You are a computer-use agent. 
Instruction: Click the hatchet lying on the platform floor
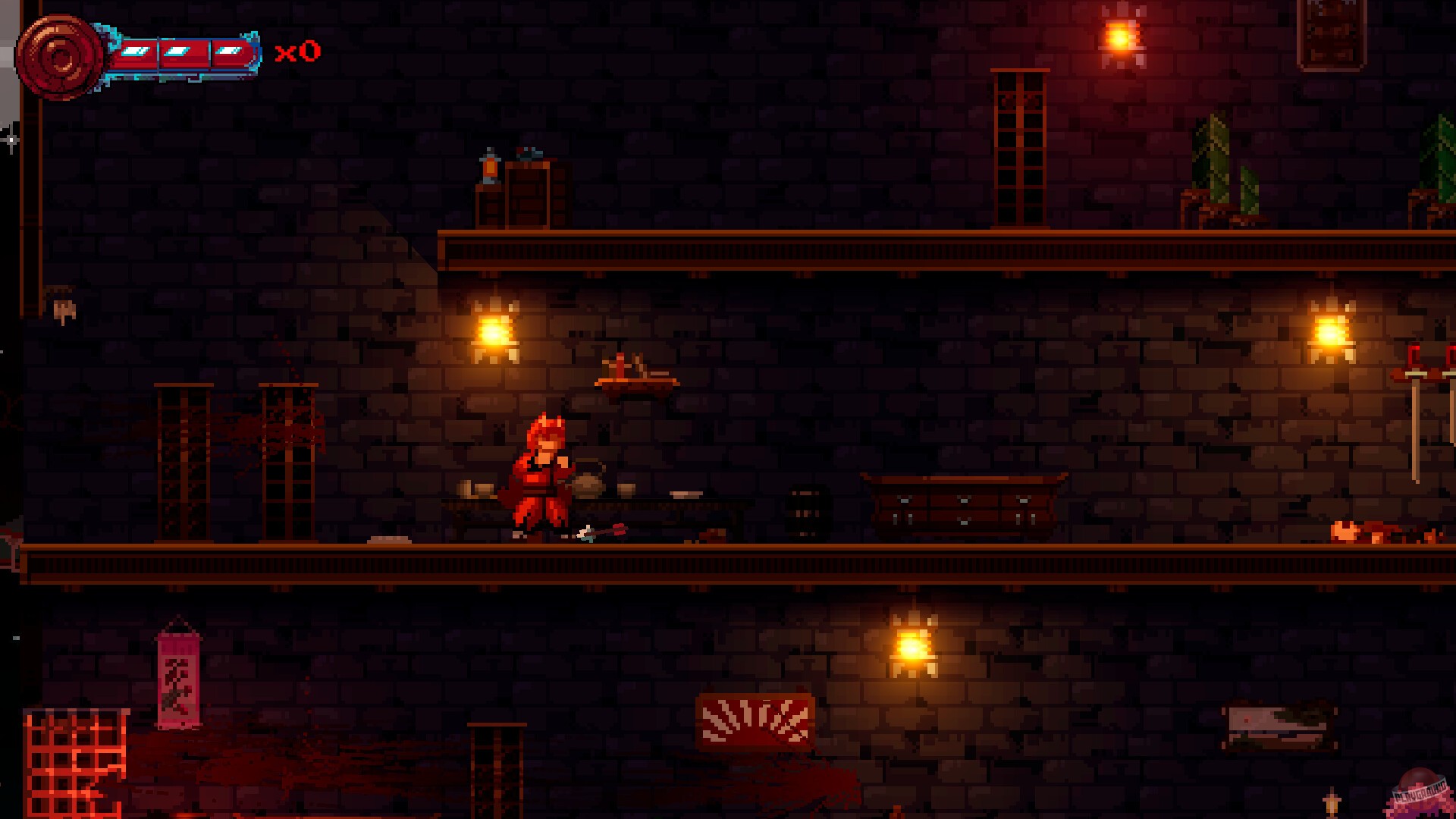click(x=599, y=532)
